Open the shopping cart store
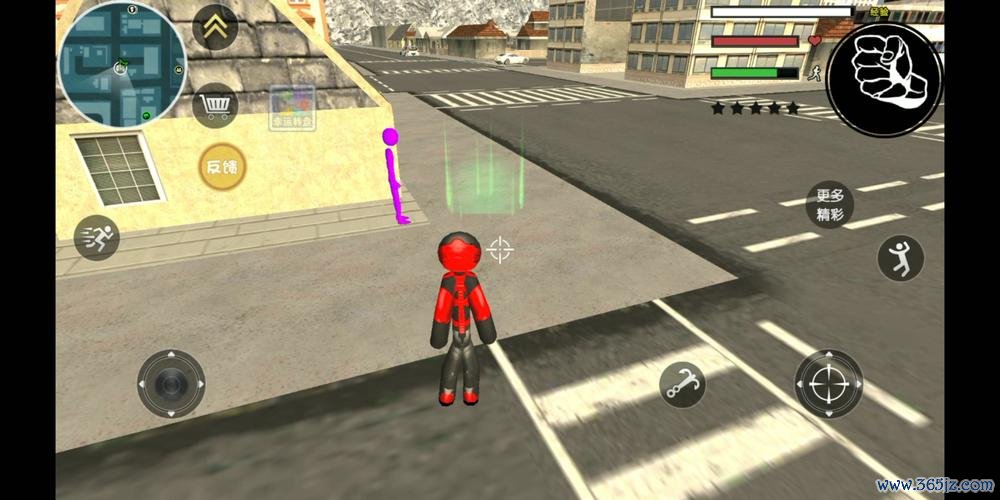Viewport: 1000px width, 500px height. point(214,104)
